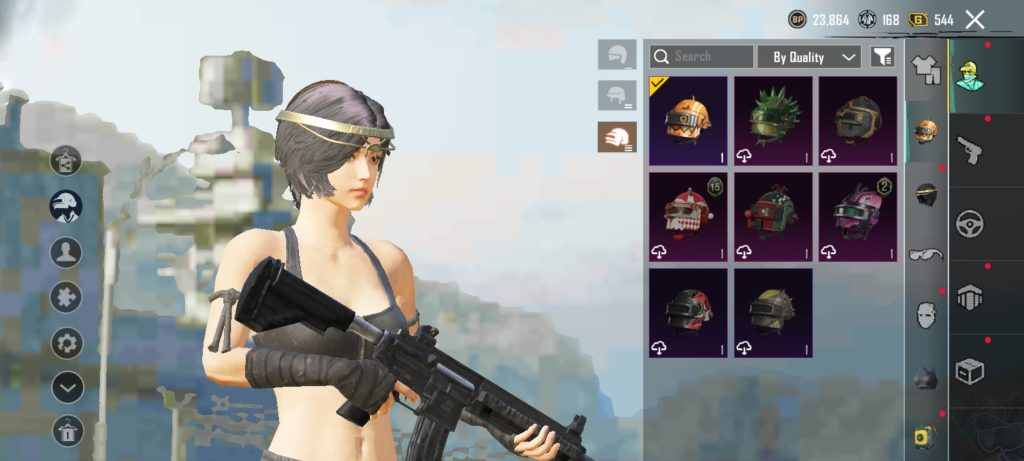
Task: Open the glasses accessory tab
Action: point(927,254)
